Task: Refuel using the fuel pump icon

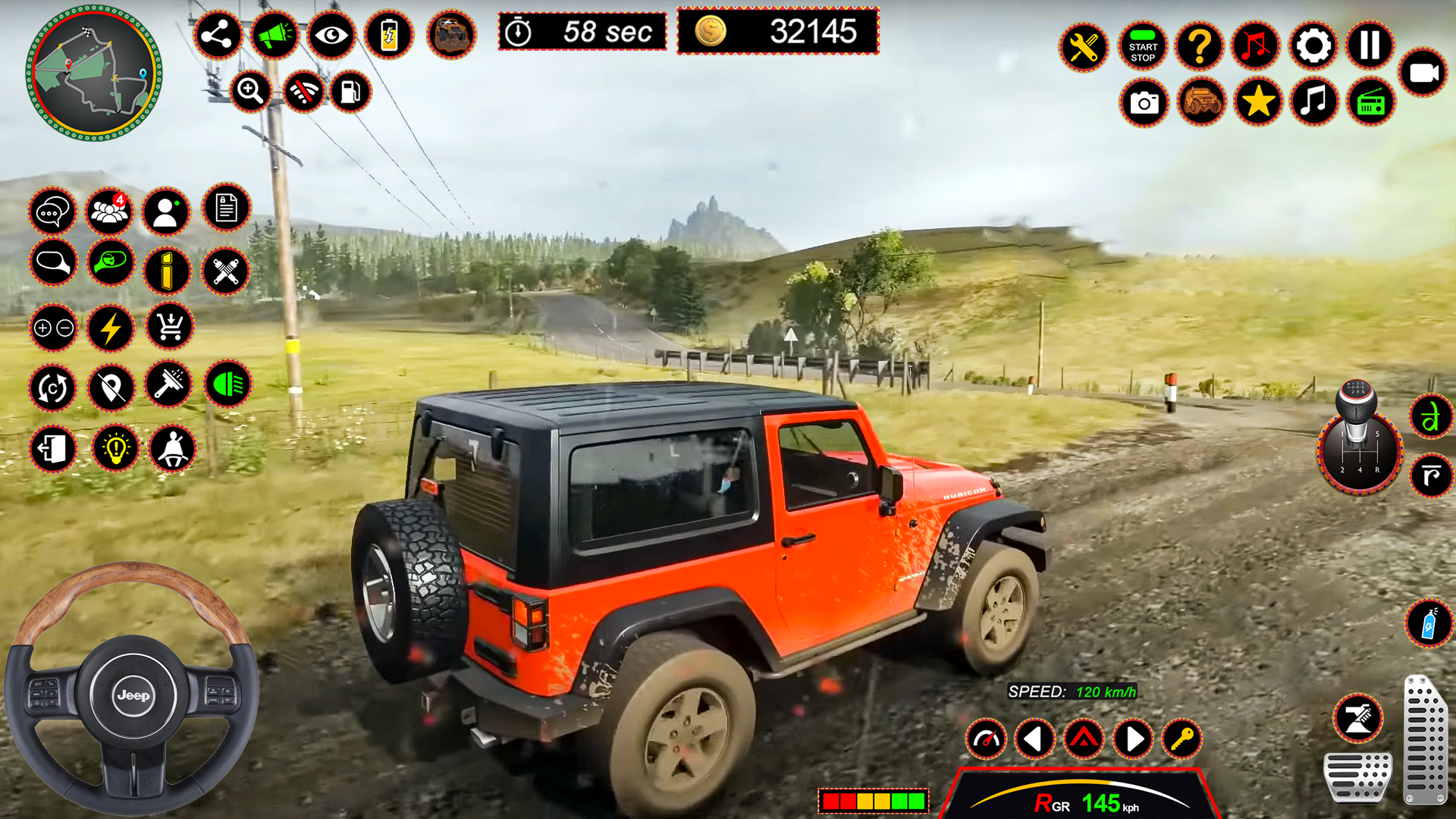Action: [x=350, y=90]
